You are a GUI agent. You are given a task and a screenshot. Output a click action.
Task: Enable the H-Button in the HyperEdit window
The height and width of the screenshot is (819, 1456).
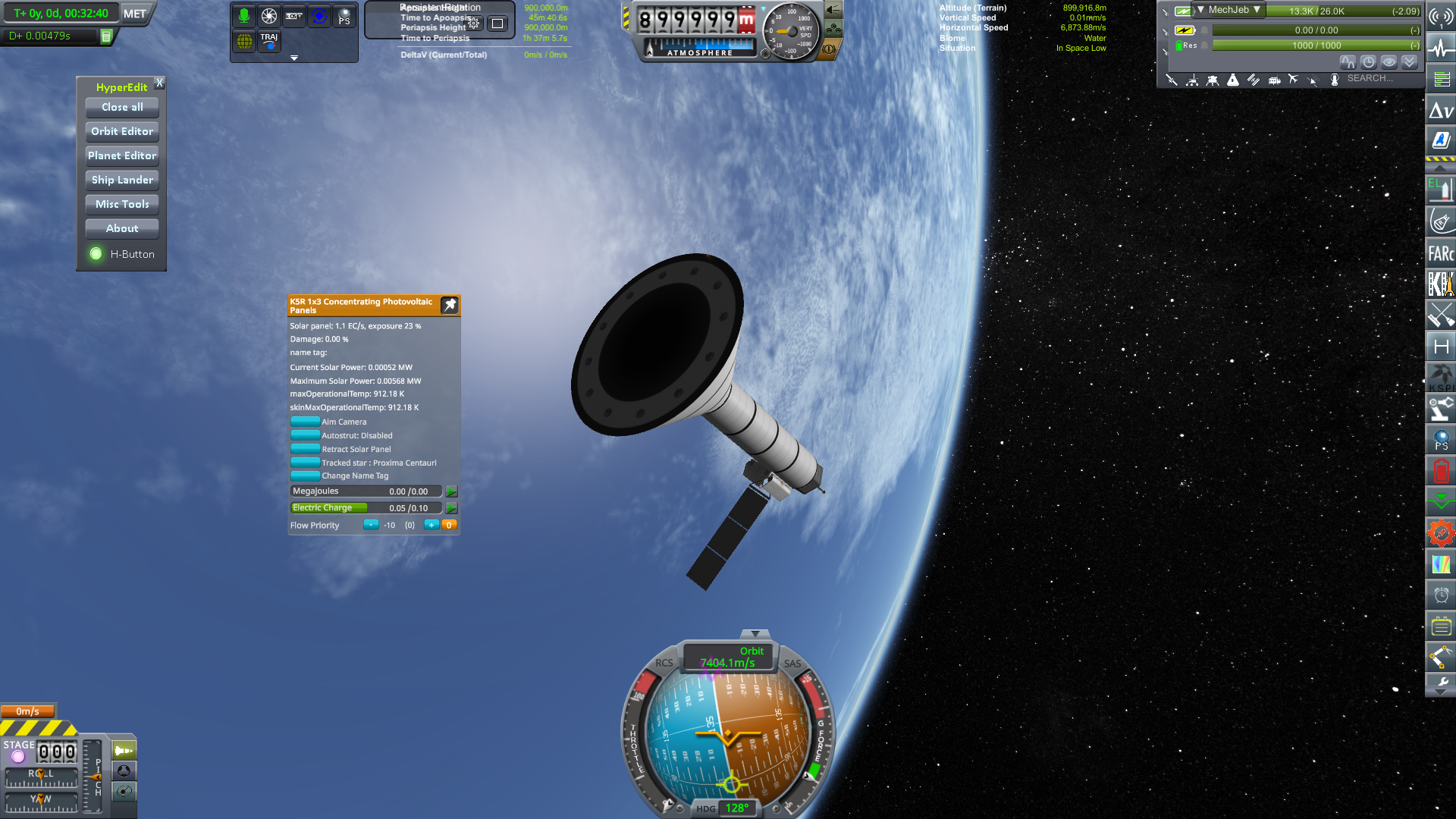(96, 254)
